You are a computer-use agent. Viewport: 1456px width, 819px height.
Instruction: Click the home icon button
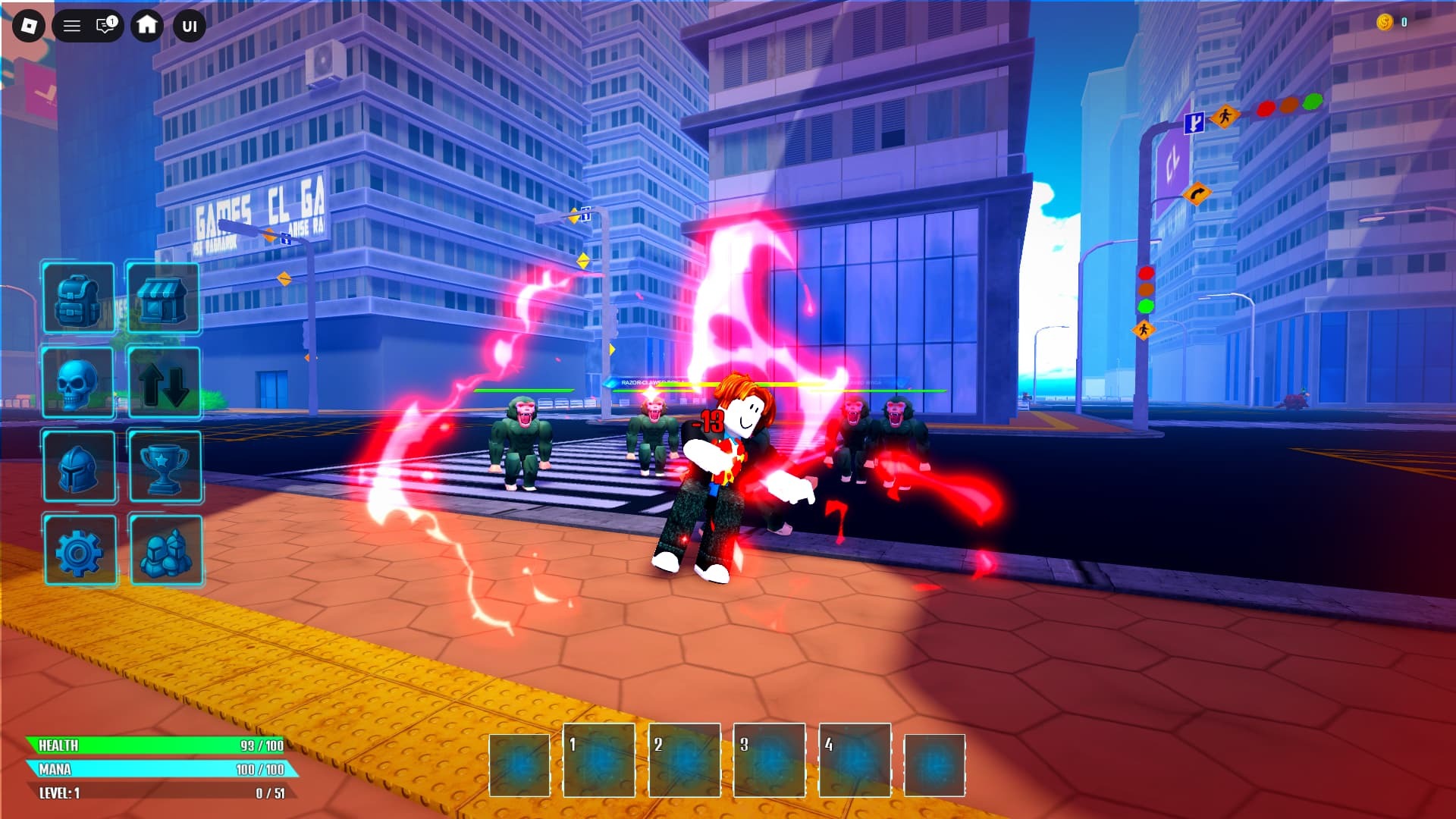(147, 26)
